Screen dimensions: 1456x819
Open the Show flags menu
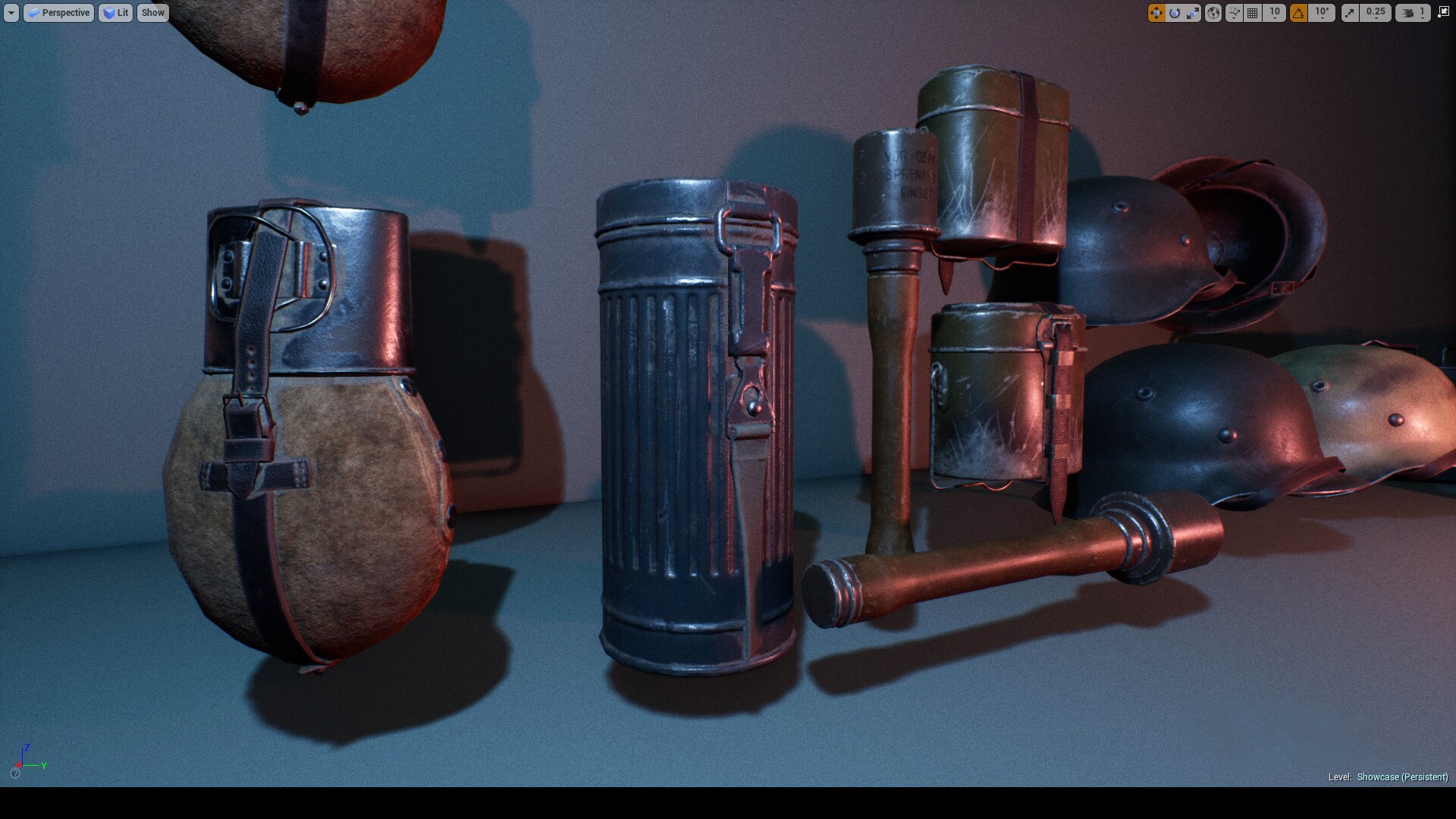click(152, 12)
